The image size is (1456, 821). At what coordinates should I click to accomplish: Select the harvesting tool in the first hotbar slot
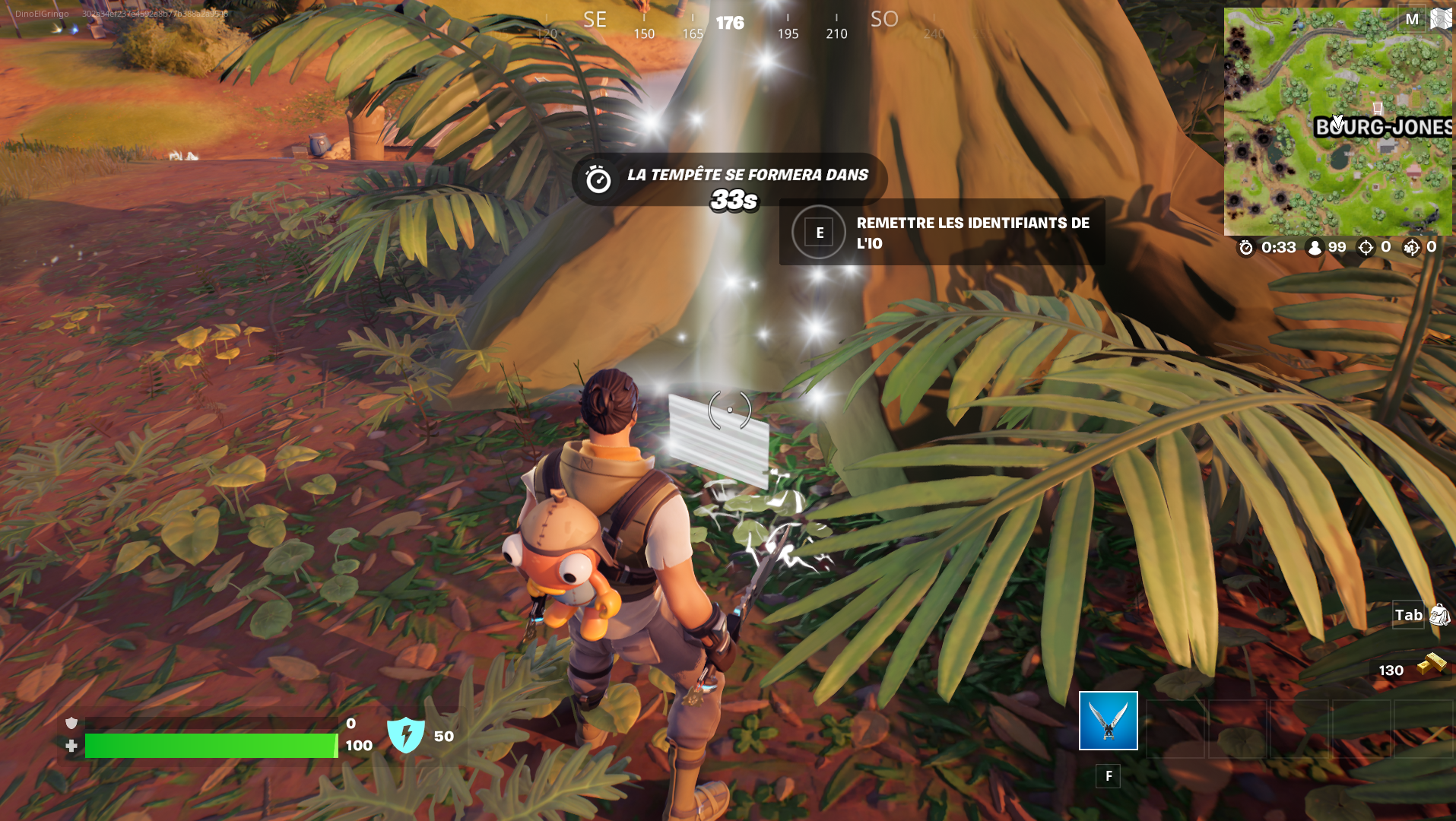(x=1107, y=720)
